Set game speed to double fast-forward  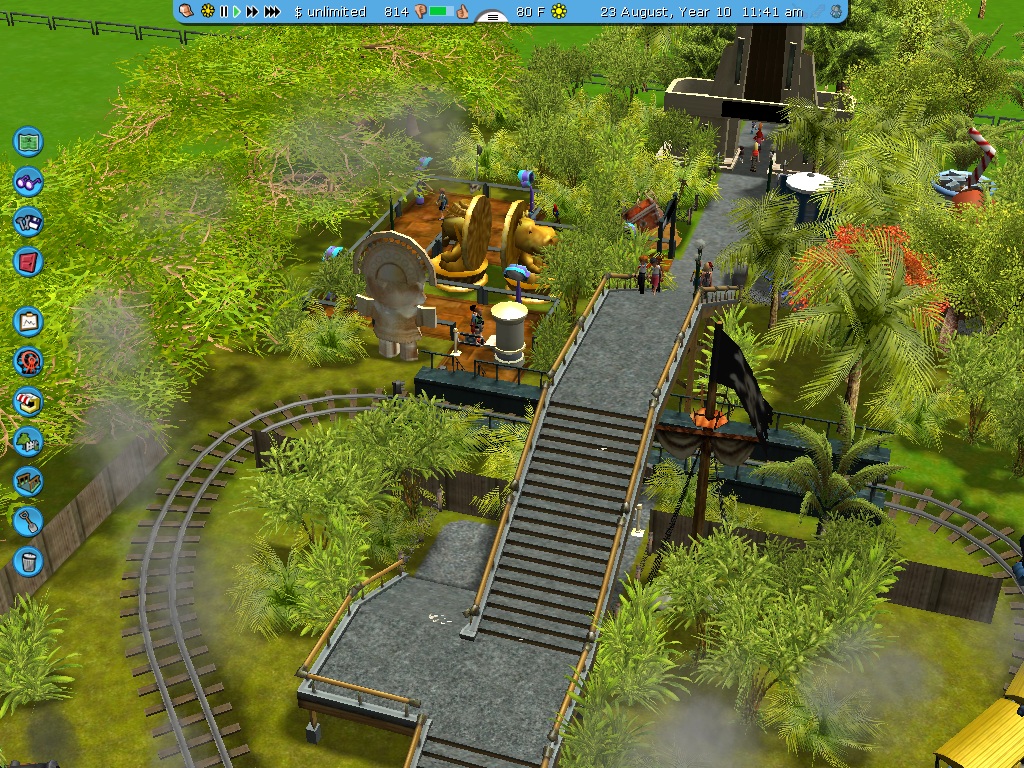tap(252, 11)
